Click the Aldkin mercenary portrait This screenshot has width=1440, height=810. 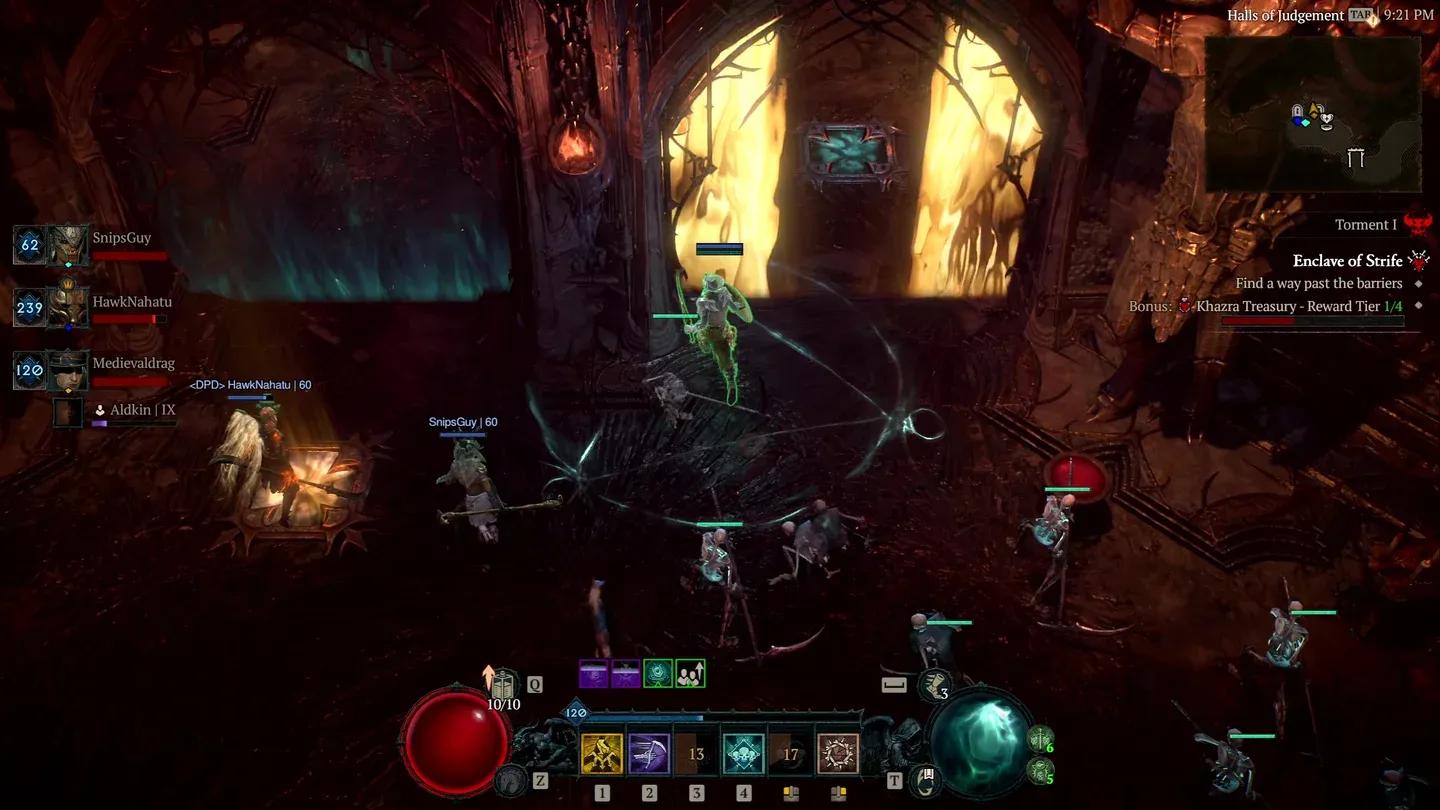tap(68, 412)
